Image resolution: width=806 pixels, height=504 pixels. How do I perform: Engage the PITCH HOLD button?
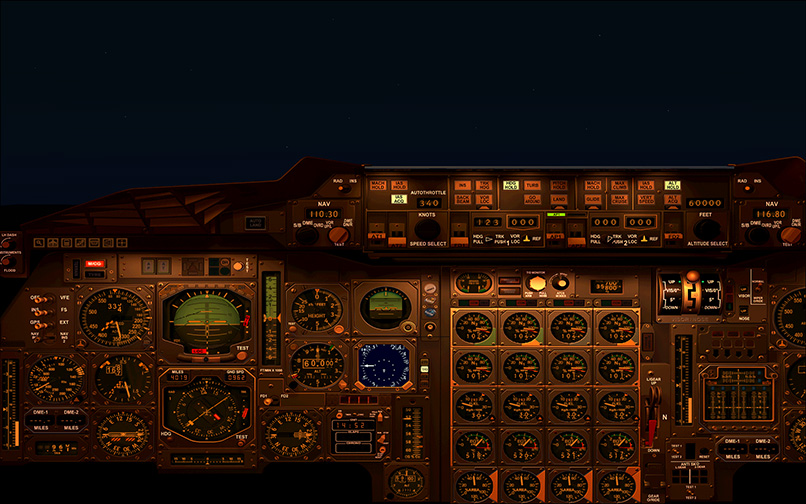click(x=559, y=185)
